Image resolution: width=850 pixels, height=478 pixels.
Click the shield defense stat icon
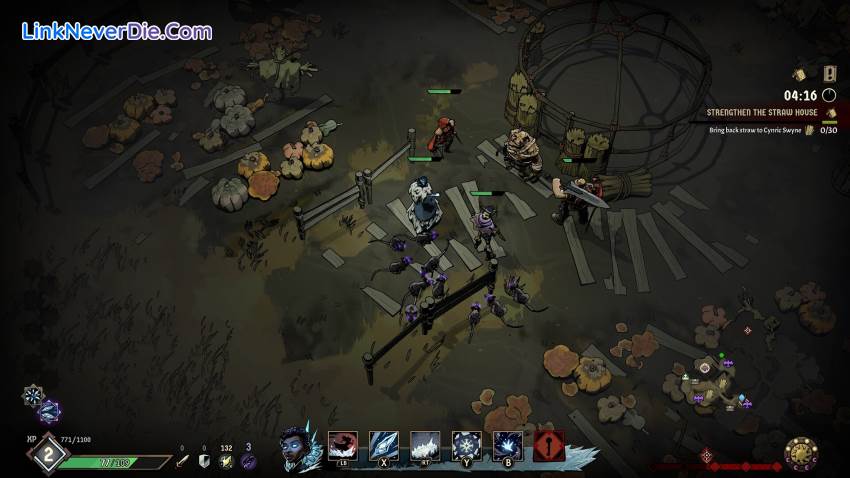pos(204,461)
